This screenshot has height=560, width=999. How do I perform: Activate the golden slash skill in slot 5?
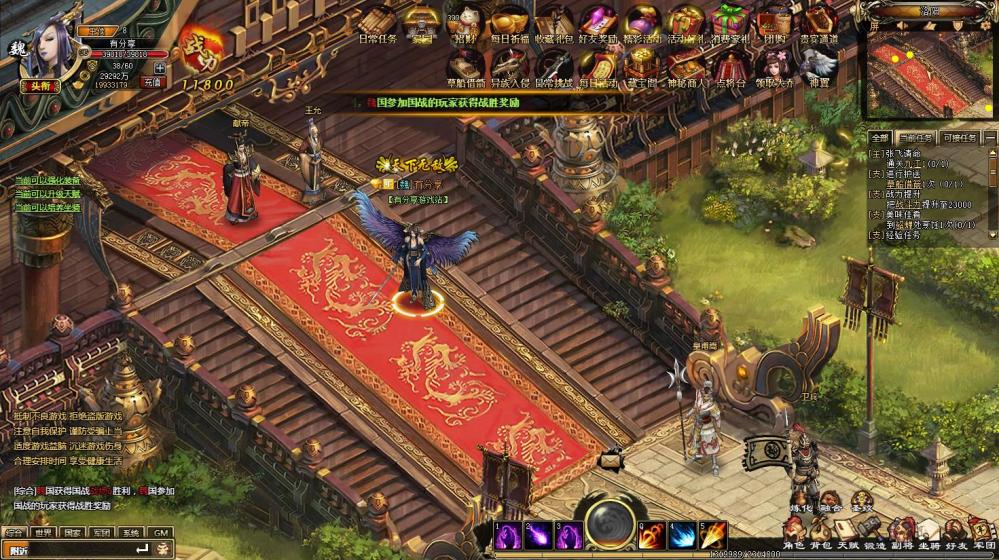coord(713,535)
